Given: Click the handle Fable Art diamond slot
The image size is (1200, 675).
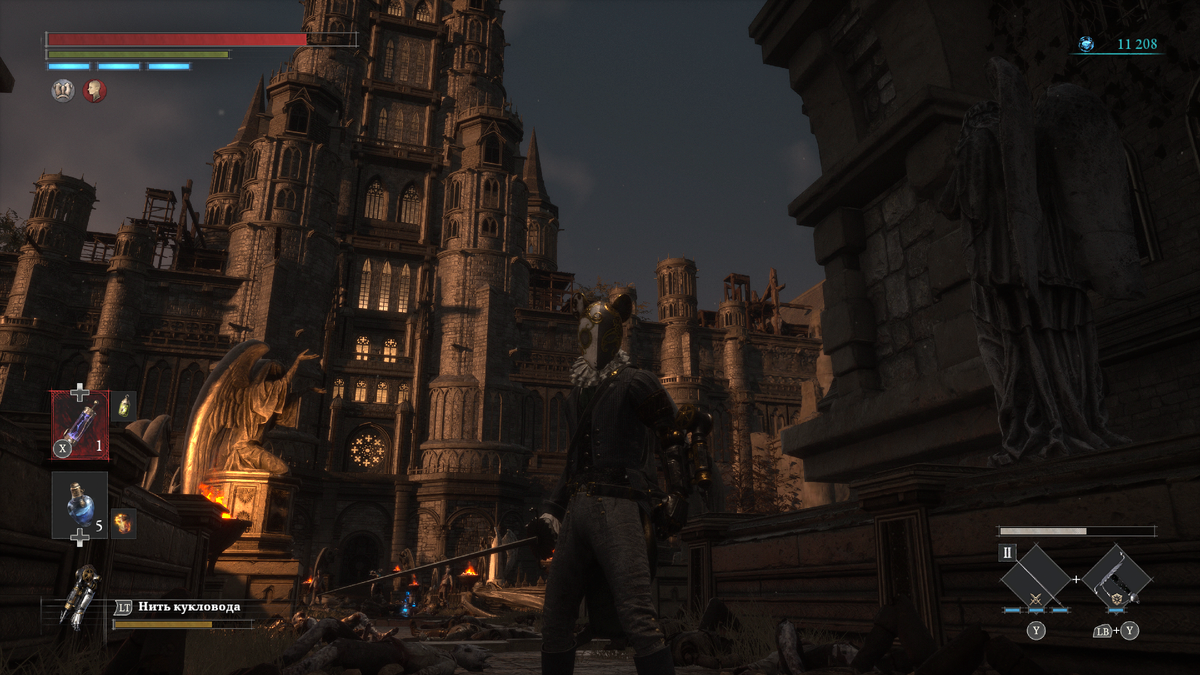Looking at the screenshot, I should (1116, 578).
